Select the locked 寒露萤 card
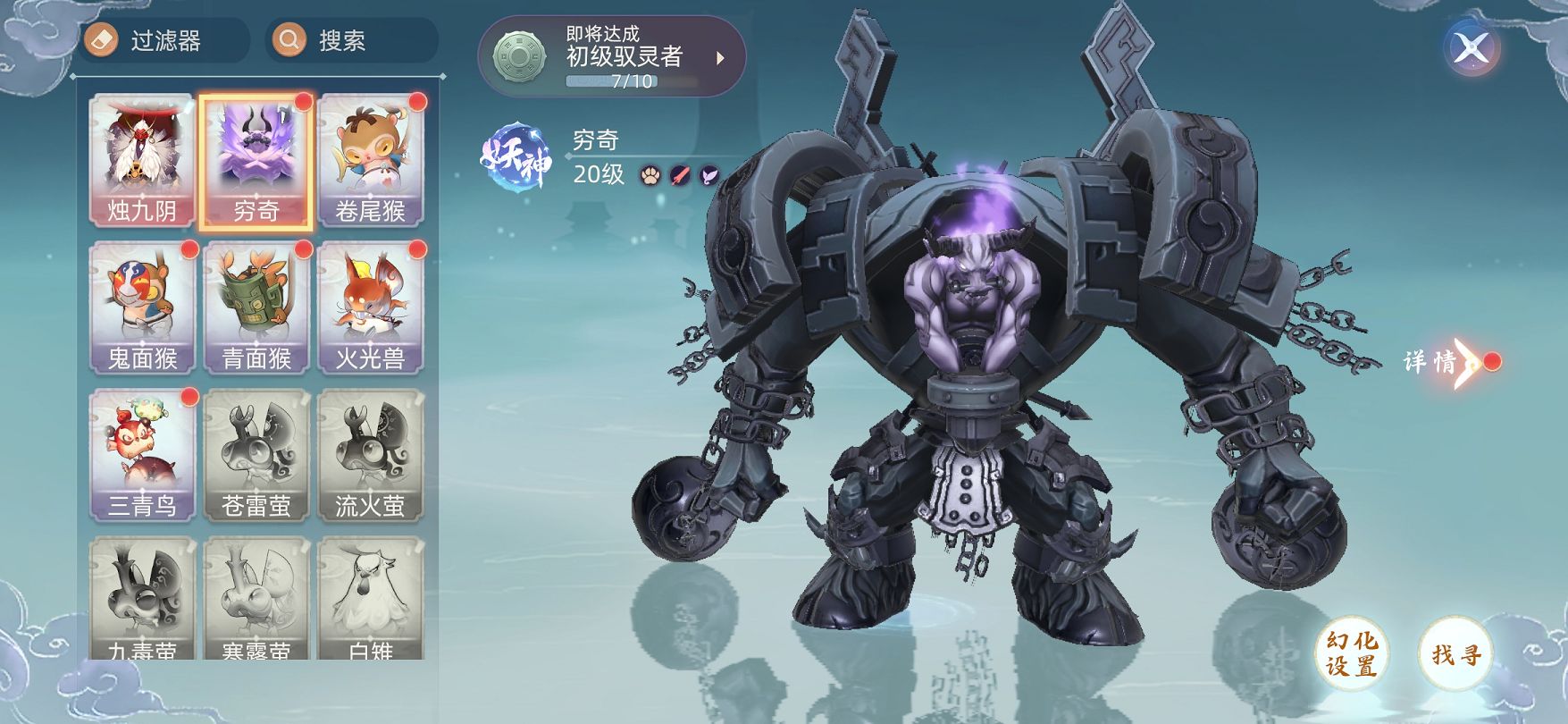 point(256,599)
